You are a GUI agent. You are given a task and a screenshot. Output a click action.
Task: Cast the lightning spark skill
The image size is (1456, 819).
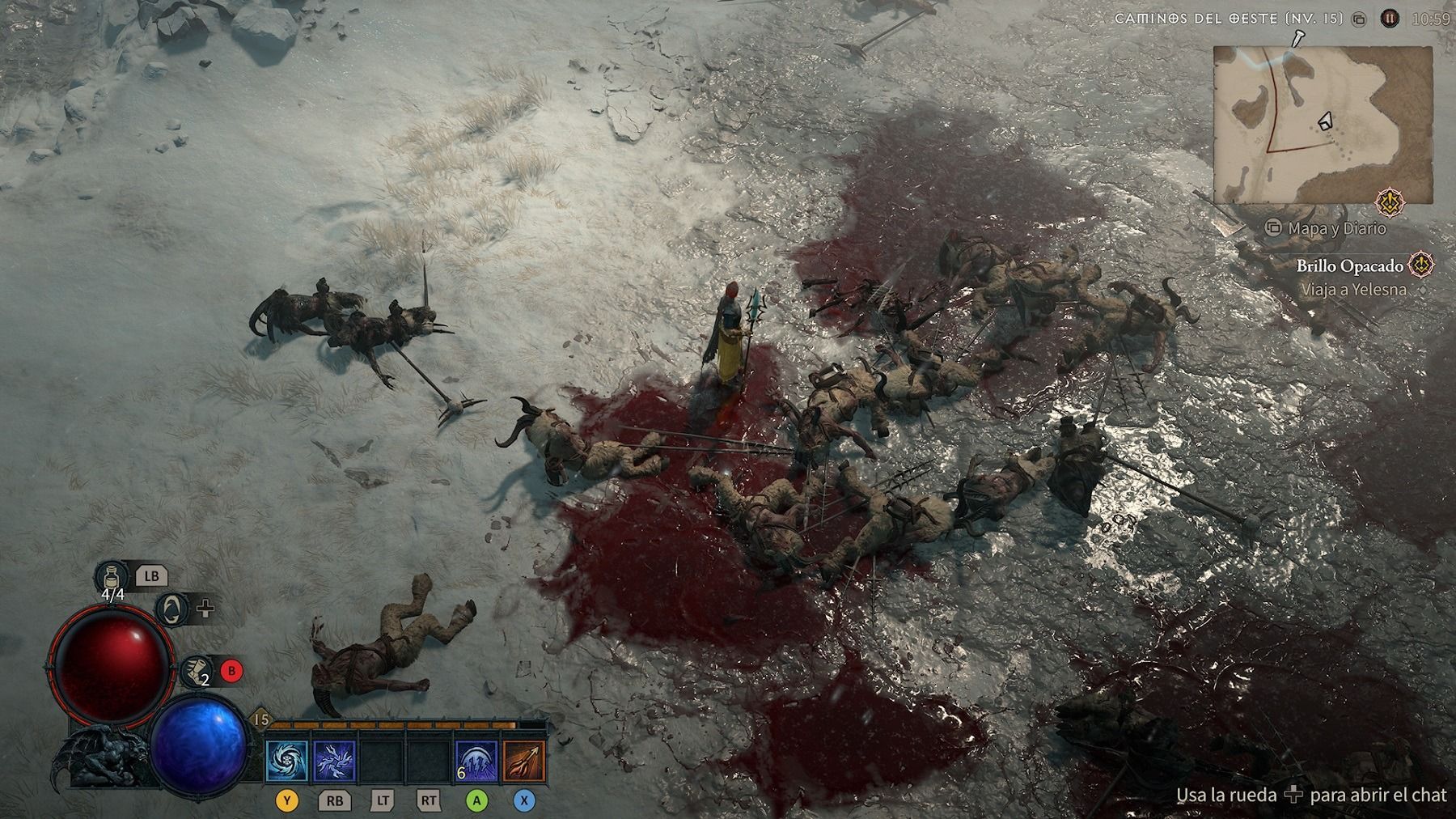point(334,762)
